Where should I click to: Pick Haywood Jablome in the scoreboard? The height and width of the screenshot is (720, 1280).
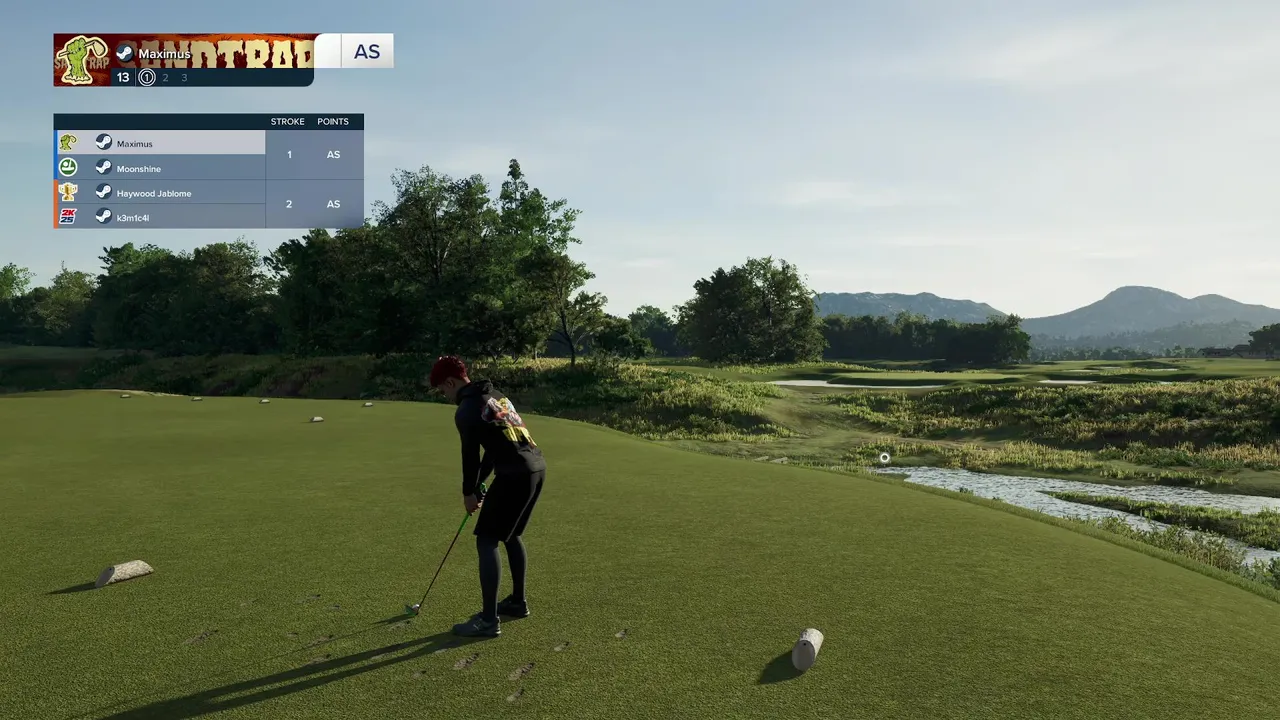click(x=160, y=193)
